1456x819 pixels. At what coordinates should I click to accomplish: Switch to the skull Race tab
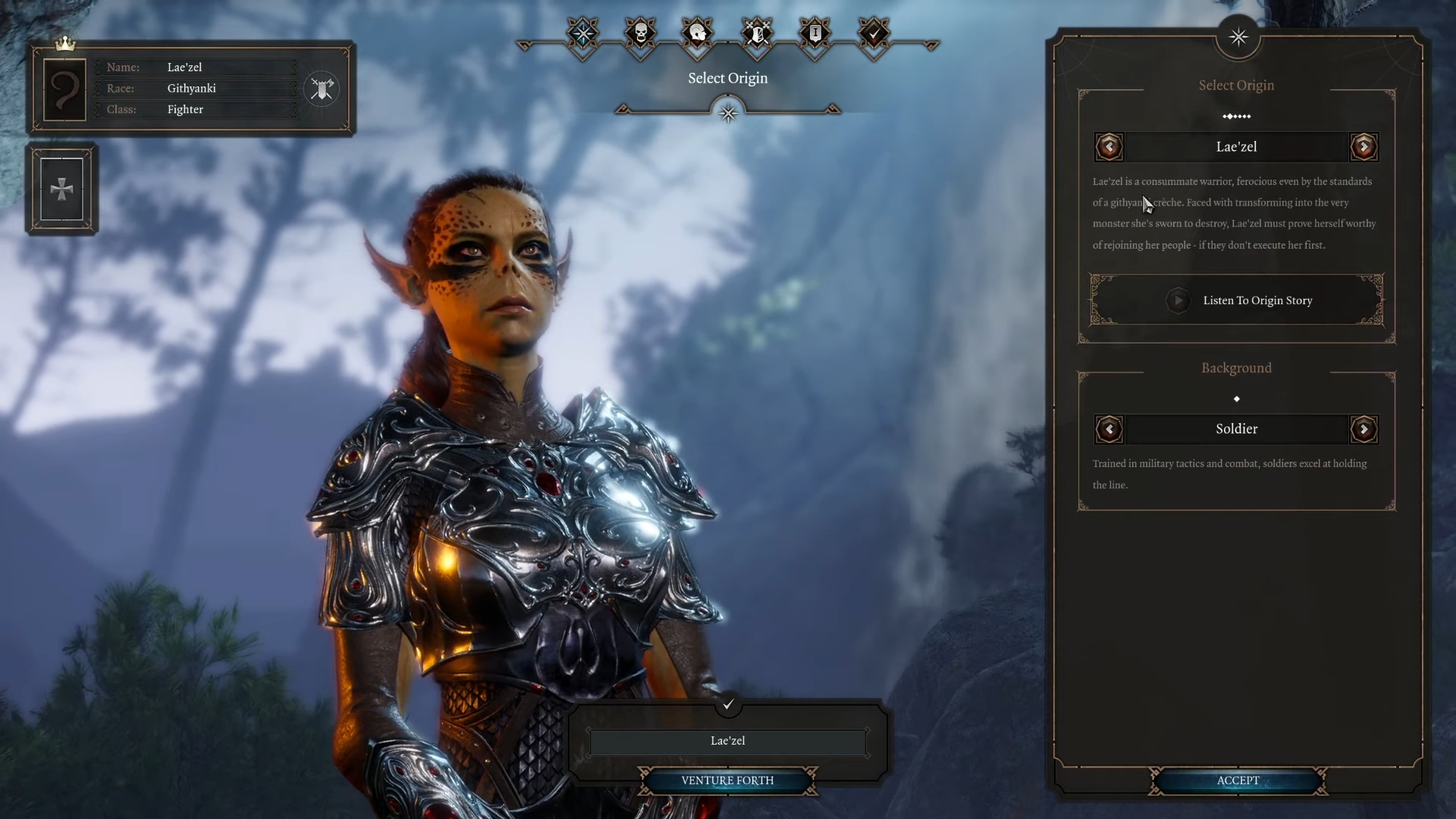pyautogui.click(x=641, y=33)
